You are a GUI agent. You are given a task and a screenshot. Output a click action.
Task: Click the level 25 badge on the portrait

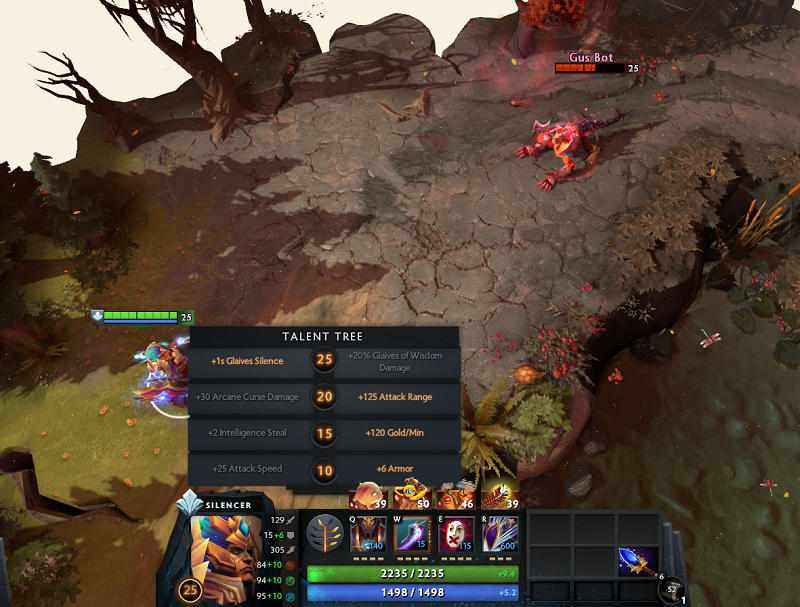click(x=190, y=591)
